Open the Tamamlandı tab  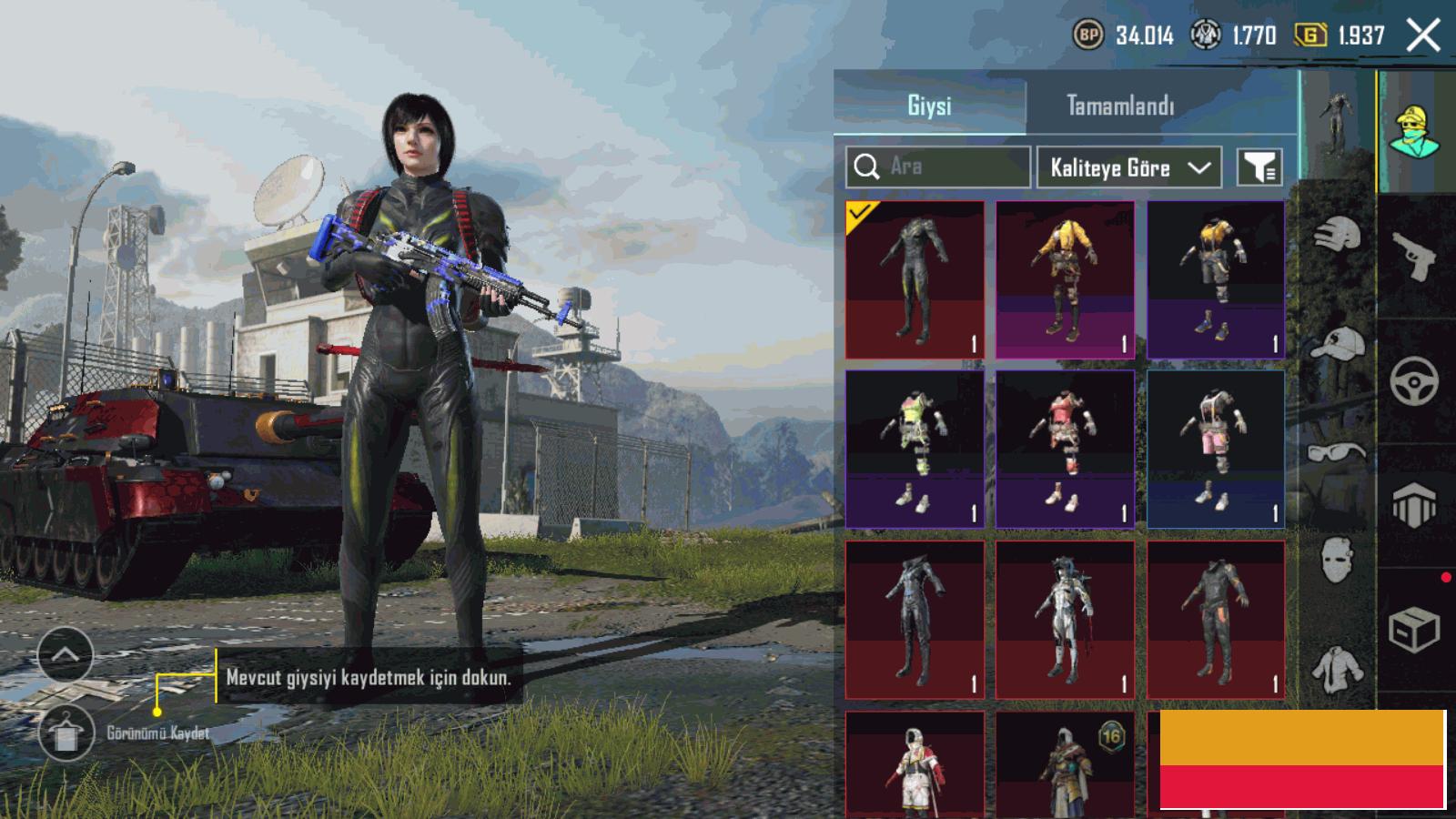click(x=1120, y=106)
